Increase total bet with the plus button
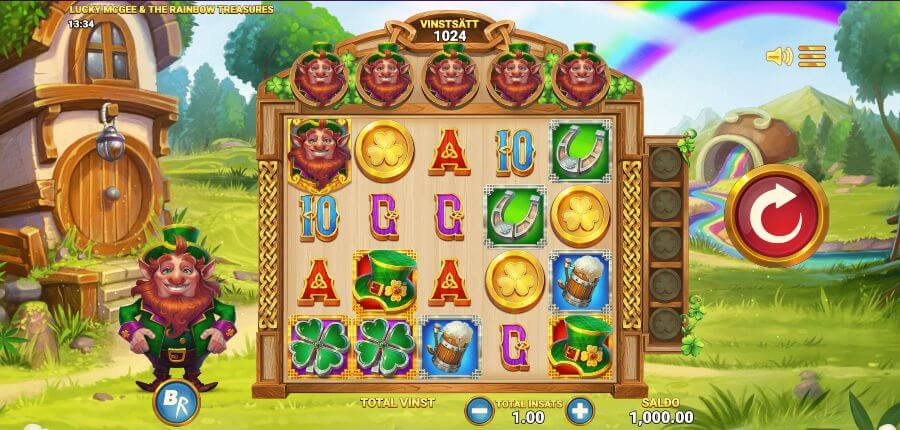Screen dimensions: 900x430 click(x=580, y=410)
